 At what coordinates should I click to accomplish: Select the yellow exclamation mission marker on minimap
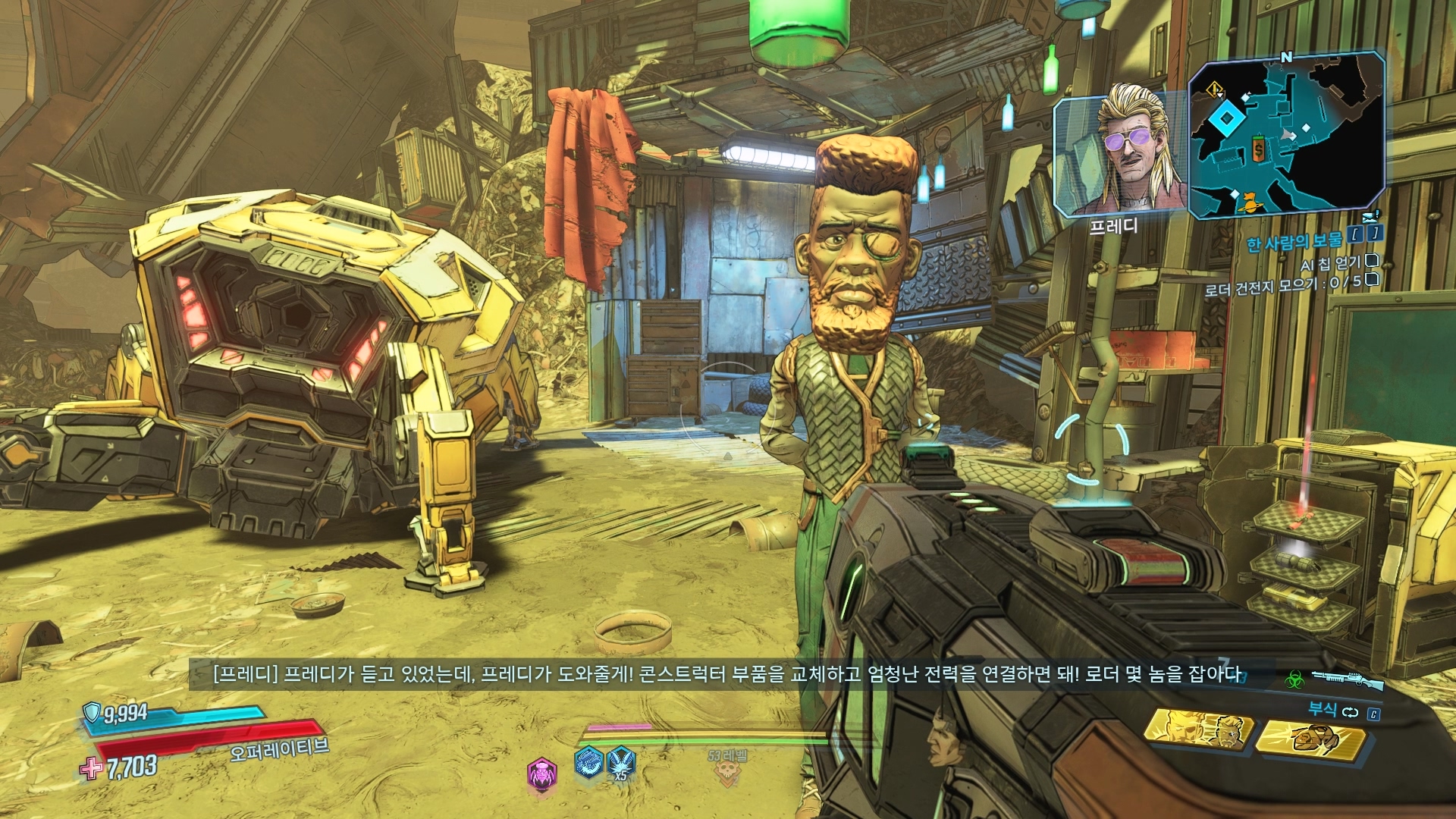pos(1215,90)
